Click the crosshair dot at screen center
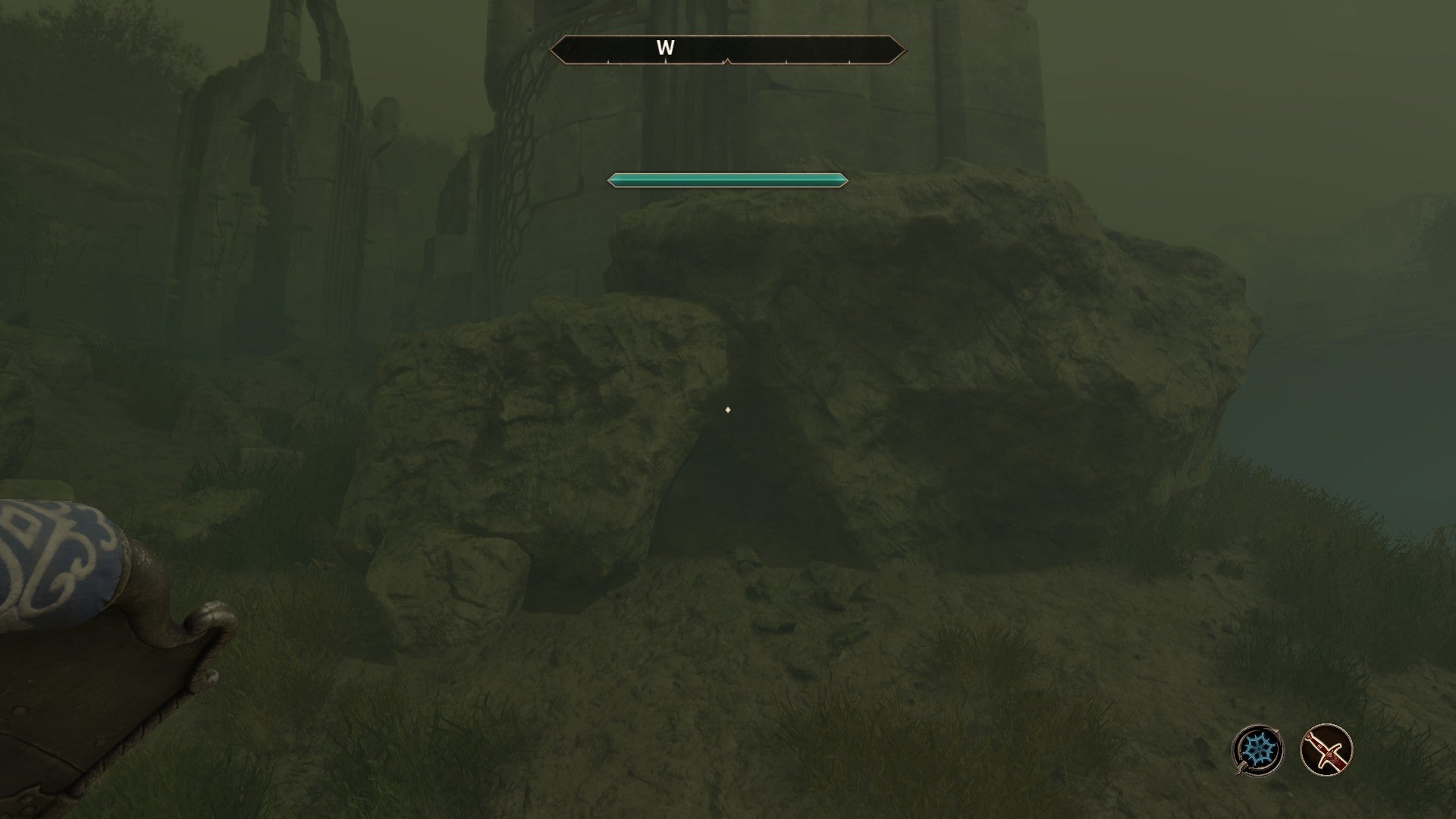The image size is (1456, 819). (728, 409)
